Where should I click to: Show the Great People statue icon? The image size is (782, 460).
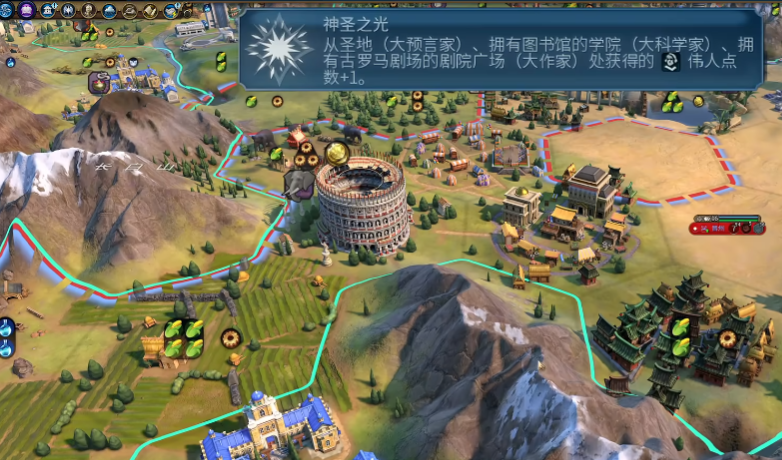(x=88, y=11)
